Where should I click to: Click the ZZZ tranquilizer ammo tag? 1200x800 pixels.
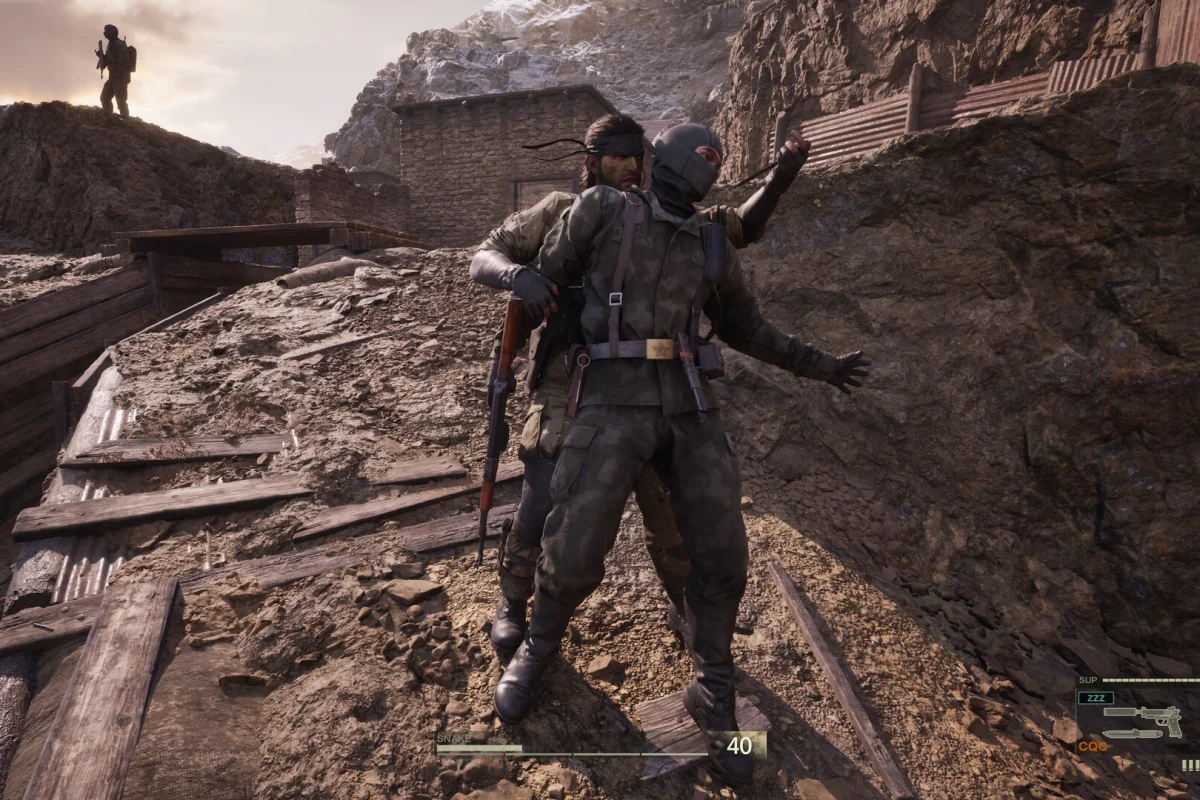tap(1096, 698)
